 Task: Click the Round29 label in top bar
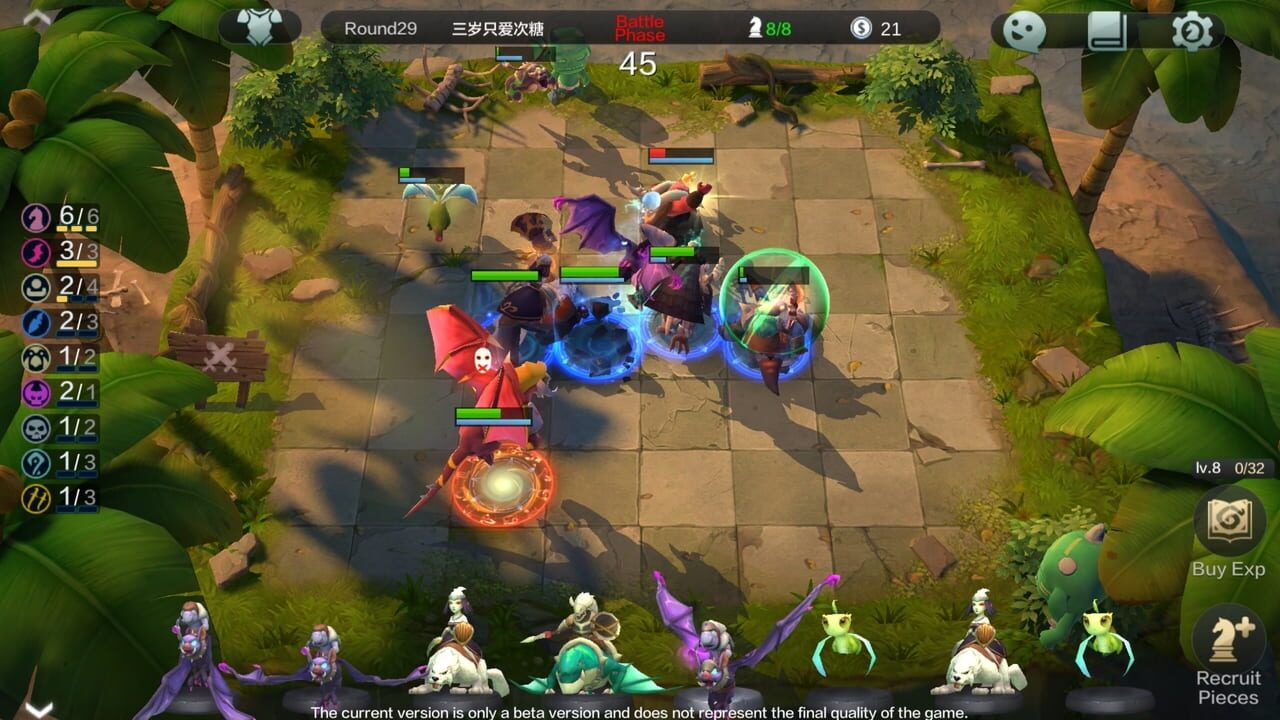click(383, 26)
